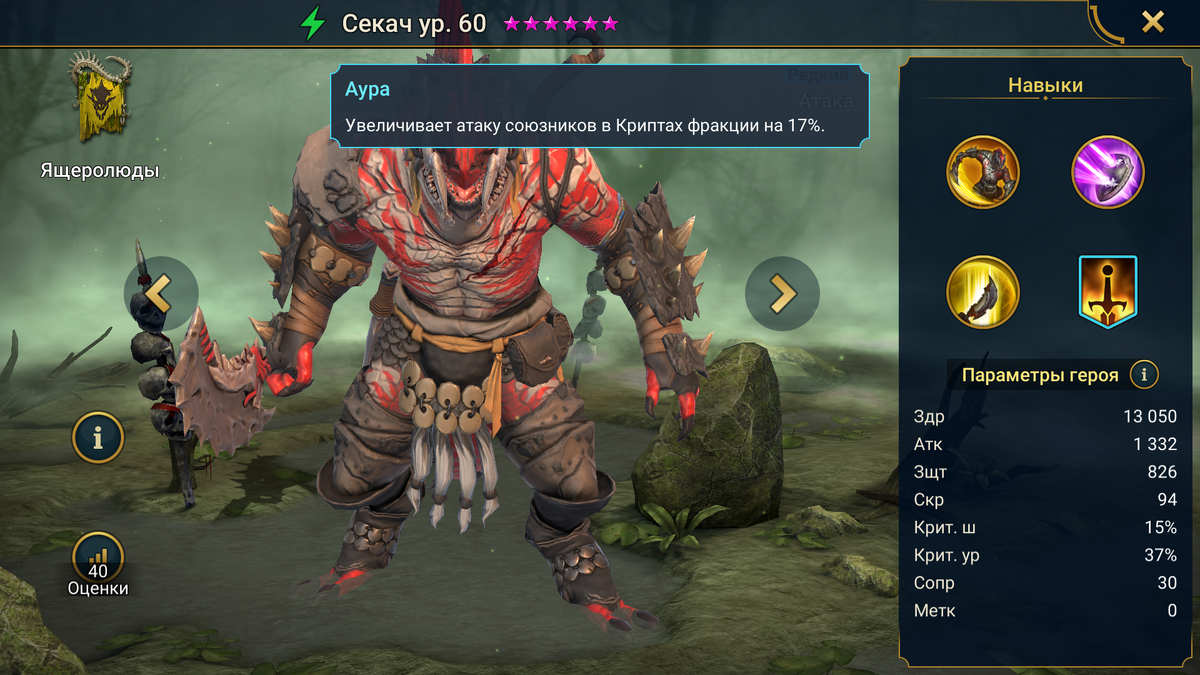The image size is (1200, 675).
Task: Close the champion info screen
Action: [x=1153, y=22]
